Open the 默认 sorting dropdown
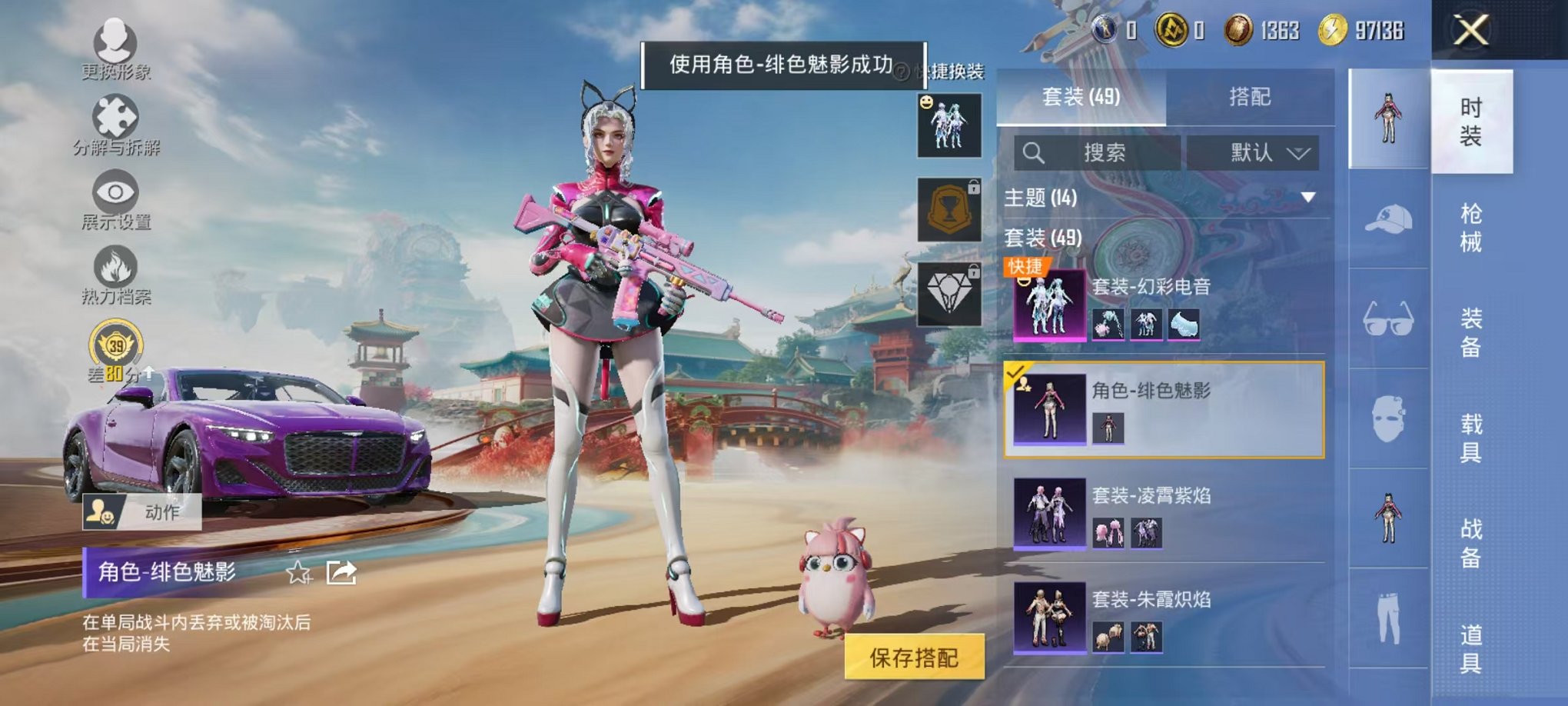The image size is (1568, 706). click(1253, 152)
